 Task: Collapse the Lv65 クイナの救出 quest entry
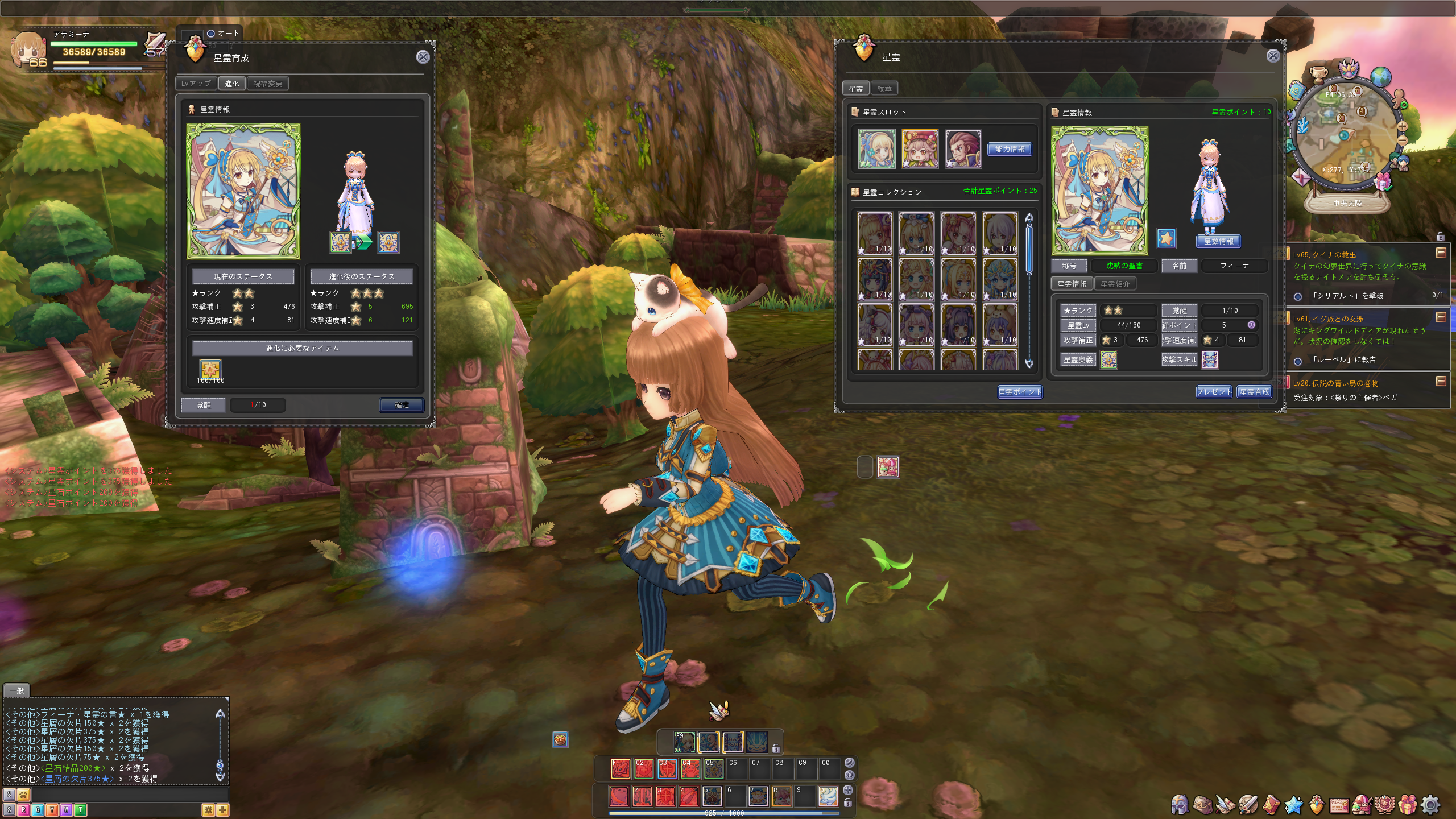click(x=1441, y=253)
